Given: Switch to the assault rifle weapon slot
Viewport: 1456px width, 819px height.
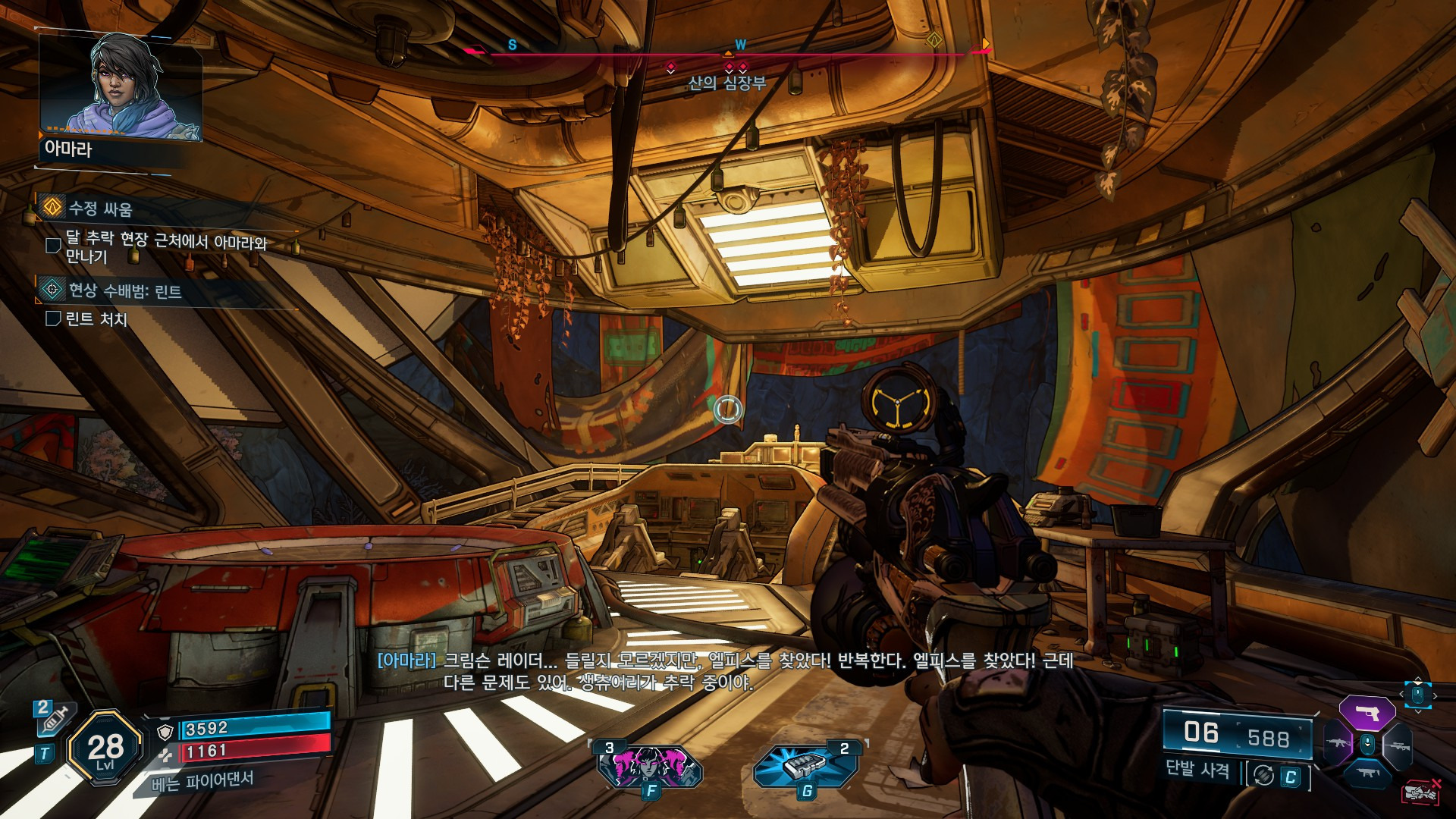Looking at the screenshot, I should pyautogui.click(x=1336, y=743).
